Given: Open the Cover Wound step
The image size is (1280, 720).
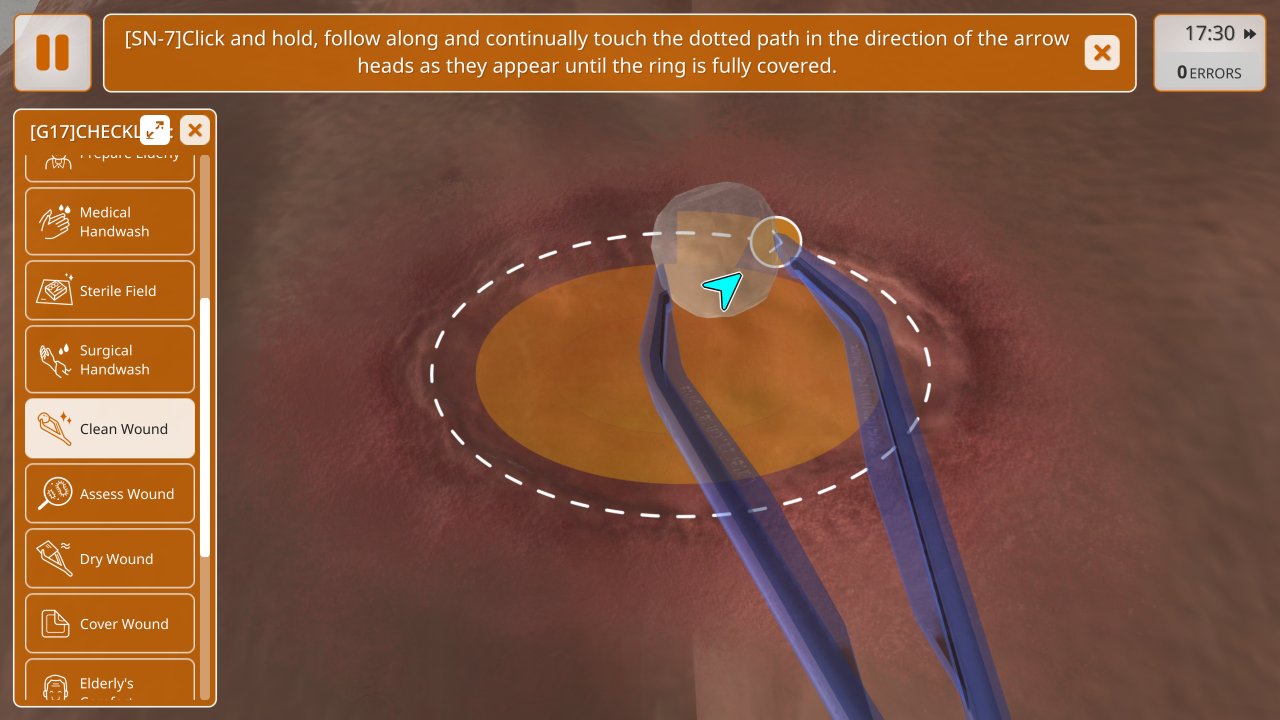Looking at the screenshot, I should 110,624.
